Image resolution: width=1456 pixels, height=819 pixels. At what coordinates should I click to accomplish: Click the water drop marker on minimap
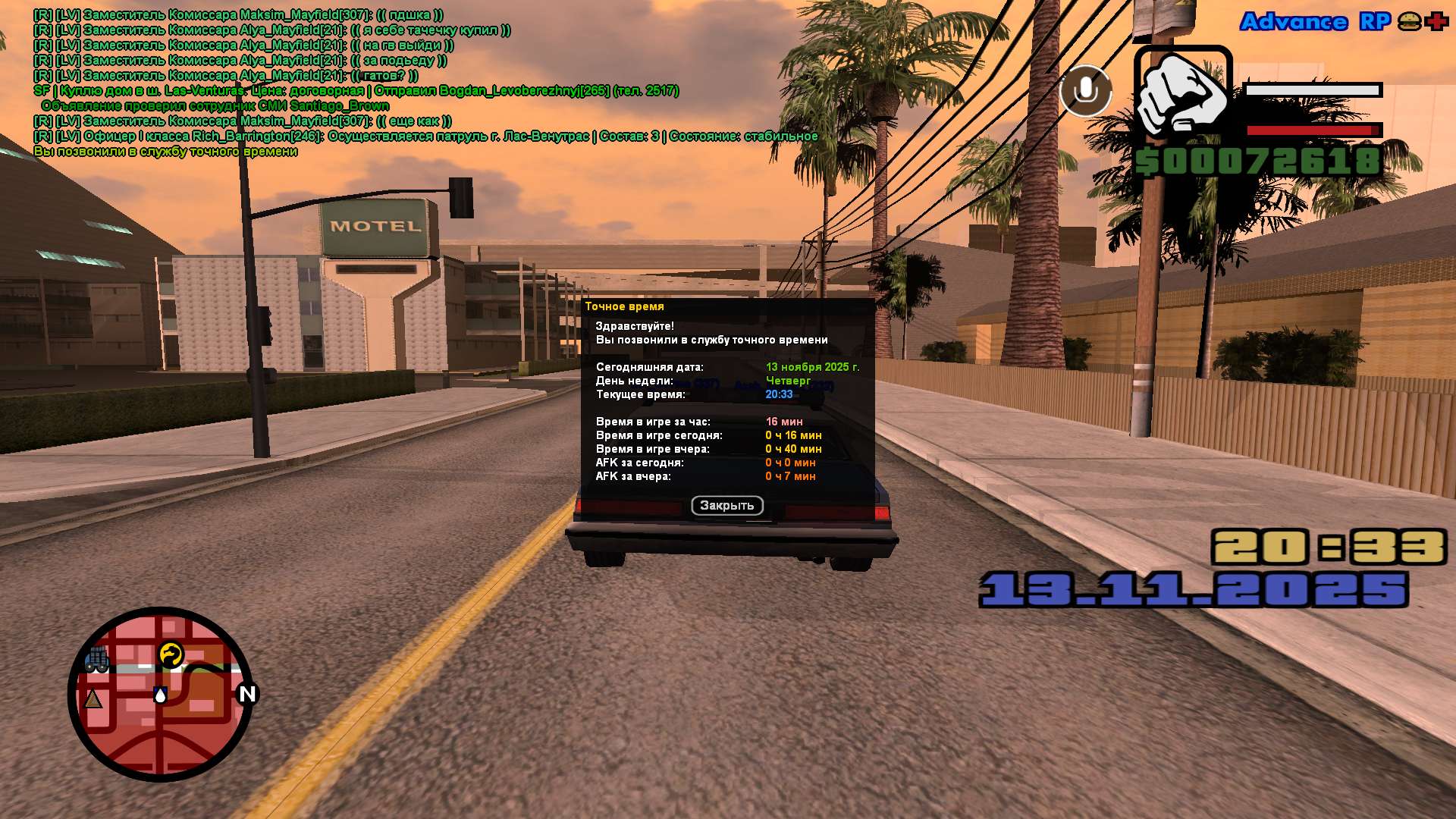pyautogui.click(x=160, y=695)
